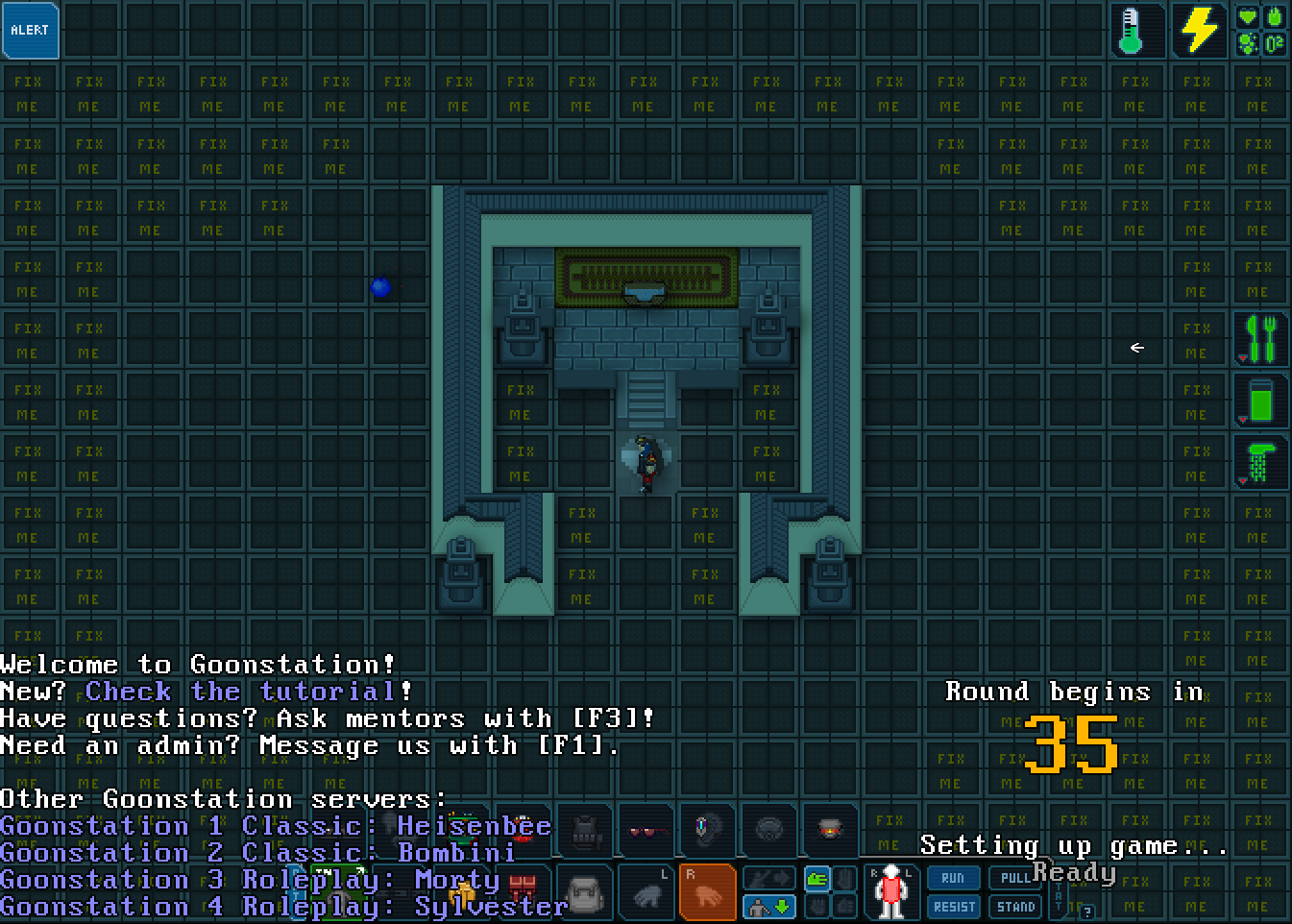The image size is (1292, 924).
Task: Open the "Check the tutorial" link
Action: click(248, 692)
